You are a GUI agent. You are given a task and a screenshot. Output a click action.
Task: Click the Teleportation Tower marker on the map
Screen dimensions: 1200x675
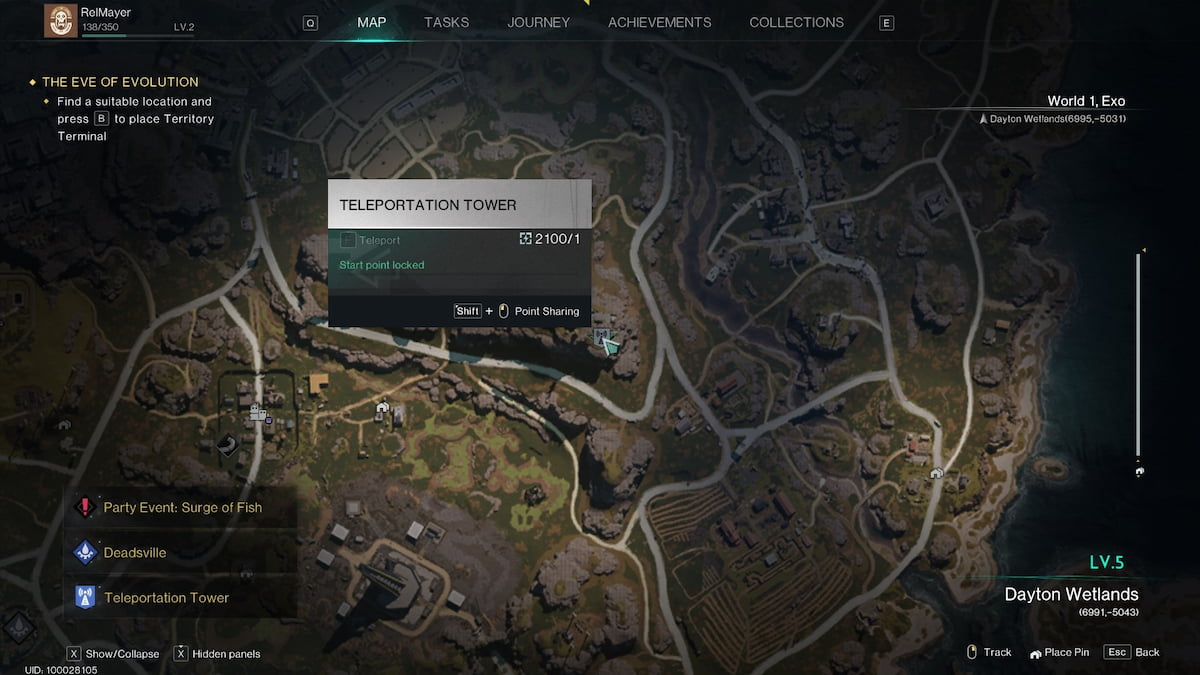(600, 337)
